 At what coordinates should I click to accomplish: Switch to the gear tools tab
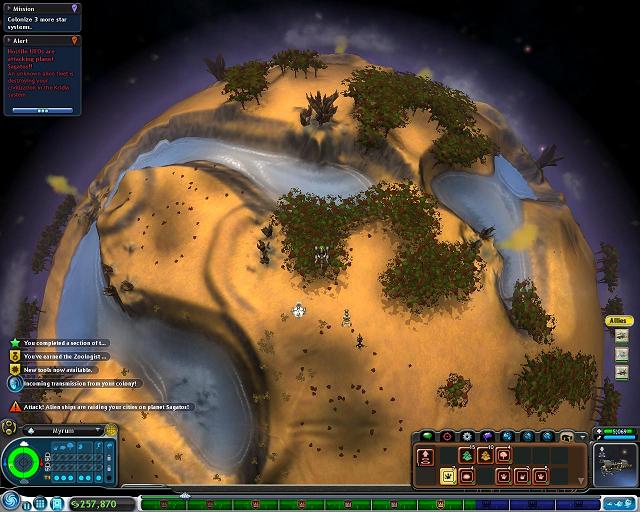point(467,436)
